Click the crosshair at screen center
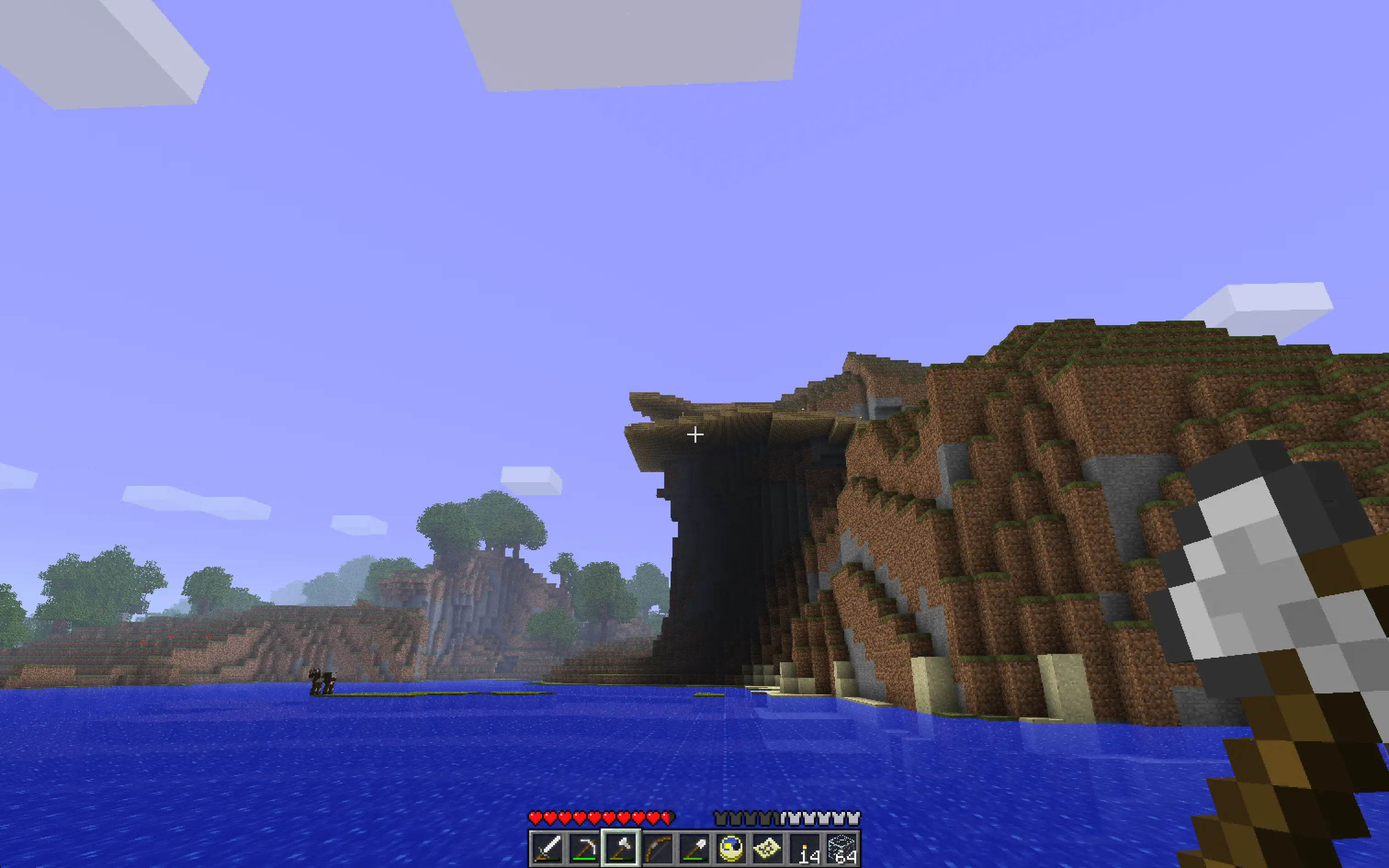The width and height of the screenshot is (1389, 868). 694,435
